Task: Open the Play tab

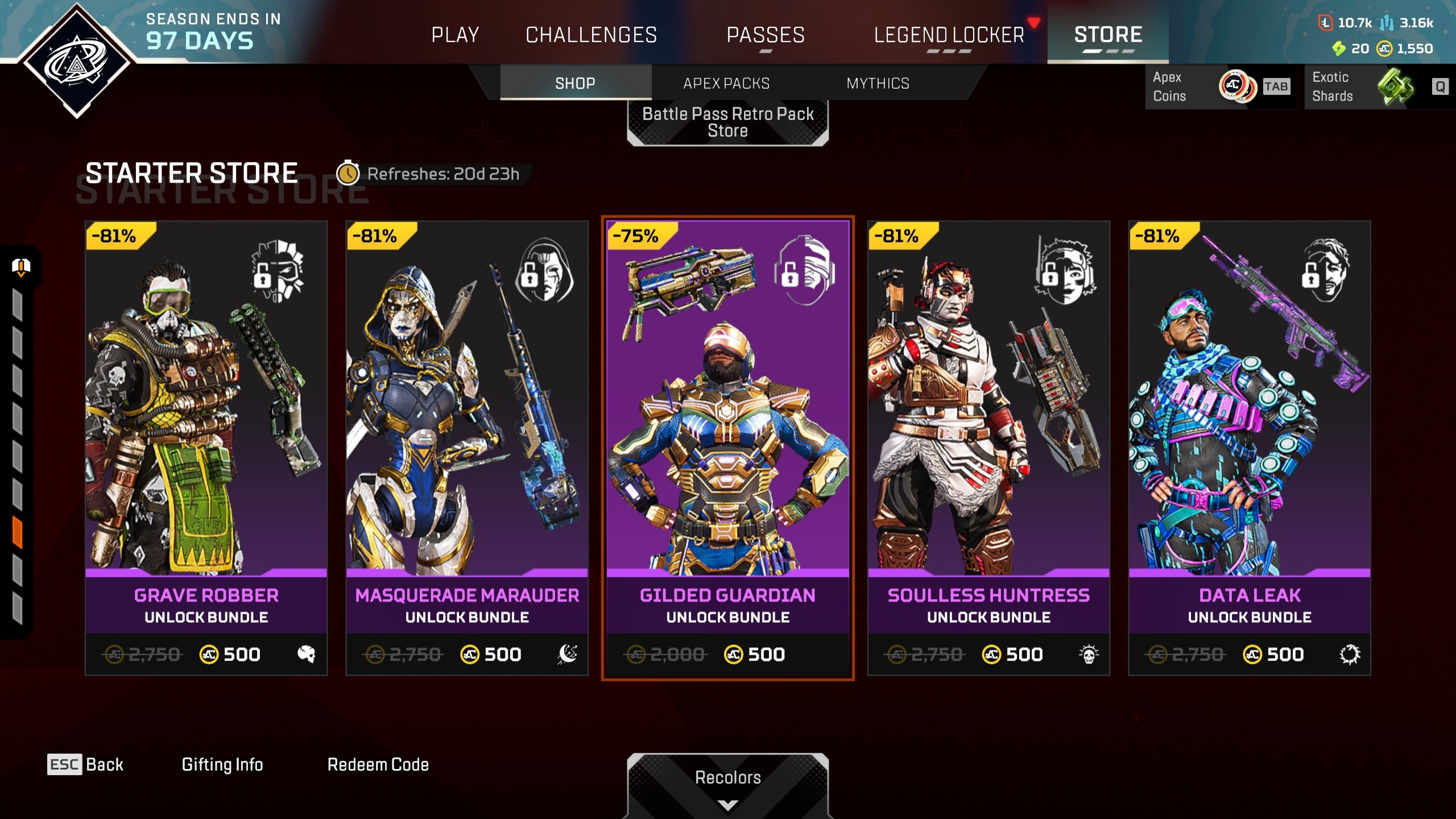Action: pos(455,35)
